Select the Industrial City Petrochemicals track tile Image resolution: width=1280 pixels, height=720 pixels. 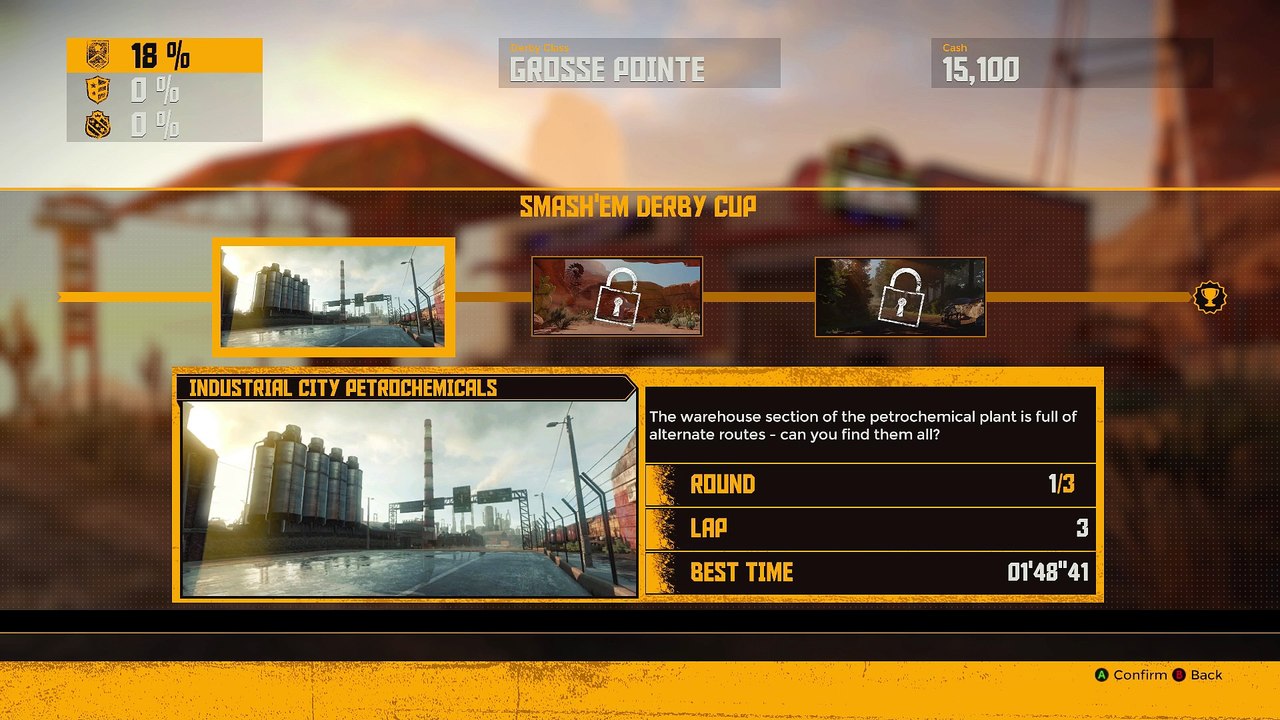[x=333, y=297]
